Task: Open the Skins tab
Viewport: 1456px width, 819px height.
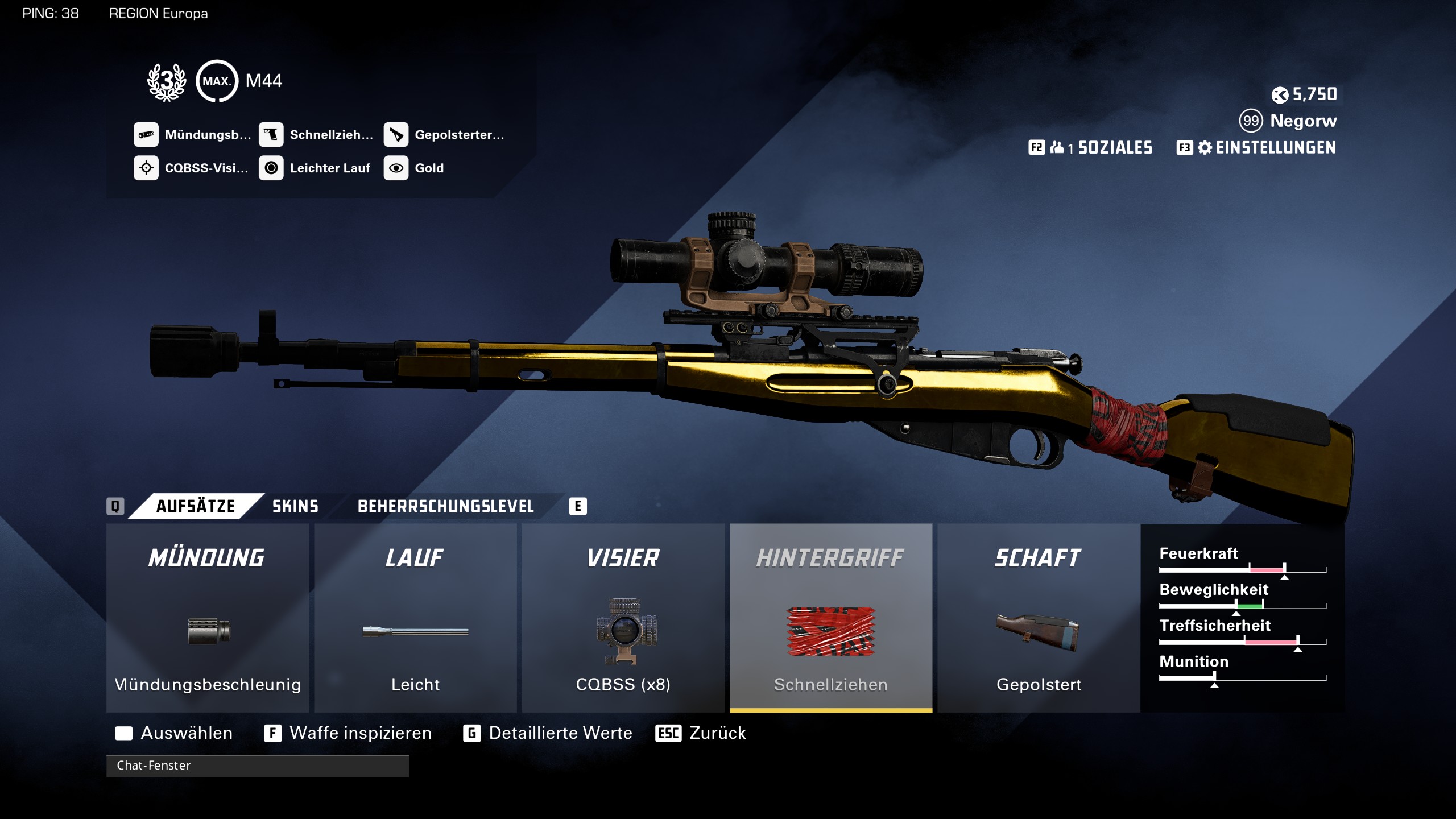Action: 295,506
